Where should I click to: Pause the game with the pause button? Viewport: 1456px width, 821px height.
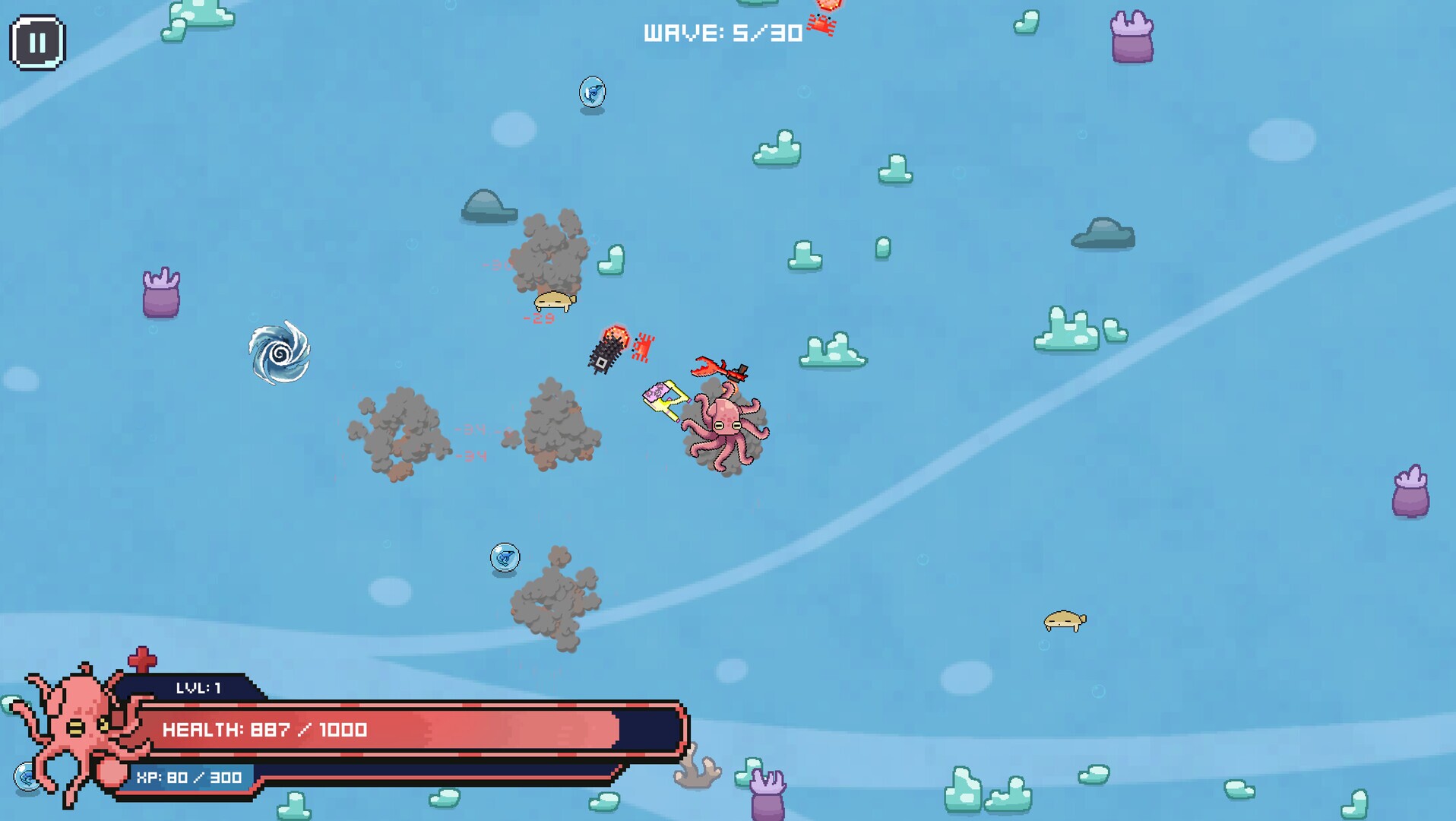(x=37, y=43)
